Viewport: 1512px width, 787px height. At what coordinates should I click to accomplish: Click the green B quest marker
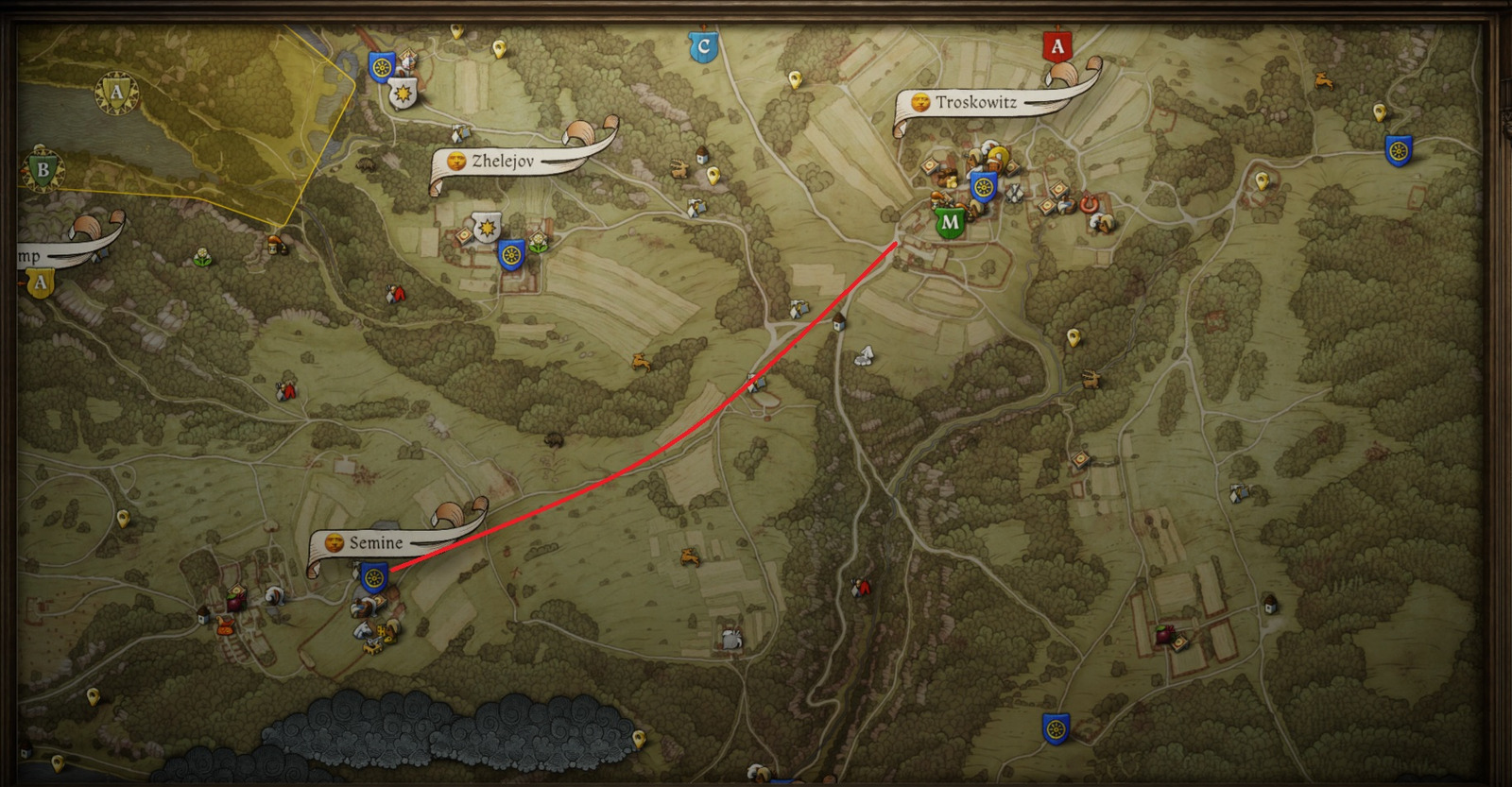(x=42, y=171)
